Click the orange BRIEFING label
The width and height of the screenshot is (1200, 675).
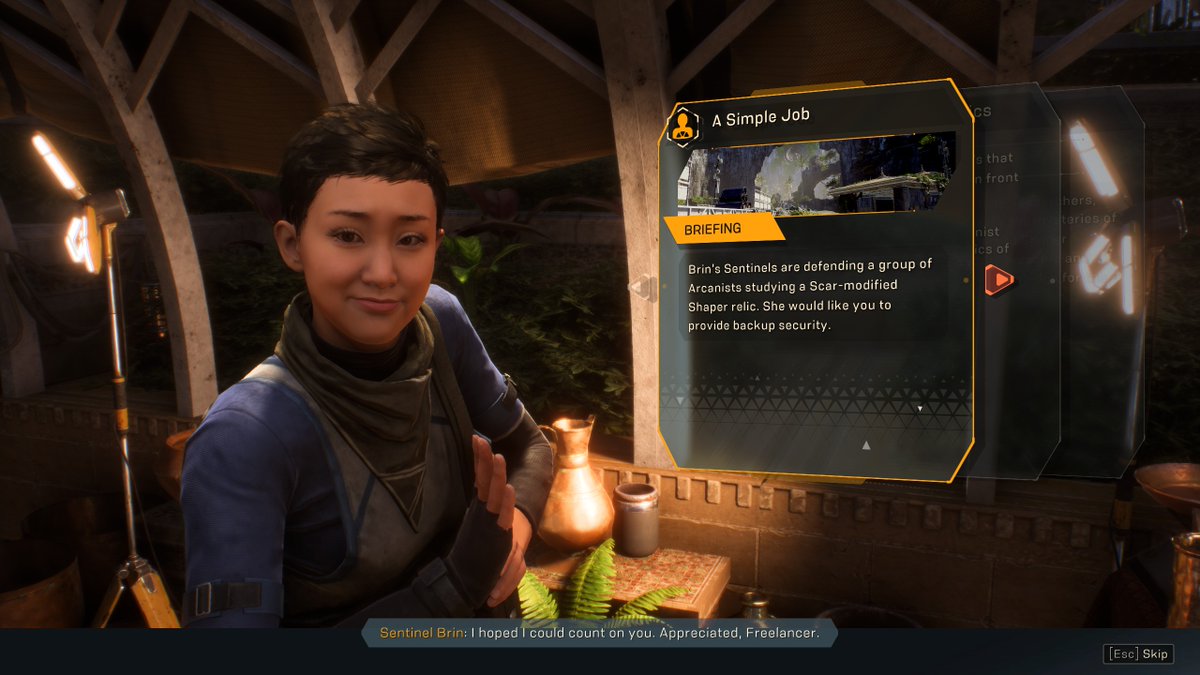coord(713,229)
